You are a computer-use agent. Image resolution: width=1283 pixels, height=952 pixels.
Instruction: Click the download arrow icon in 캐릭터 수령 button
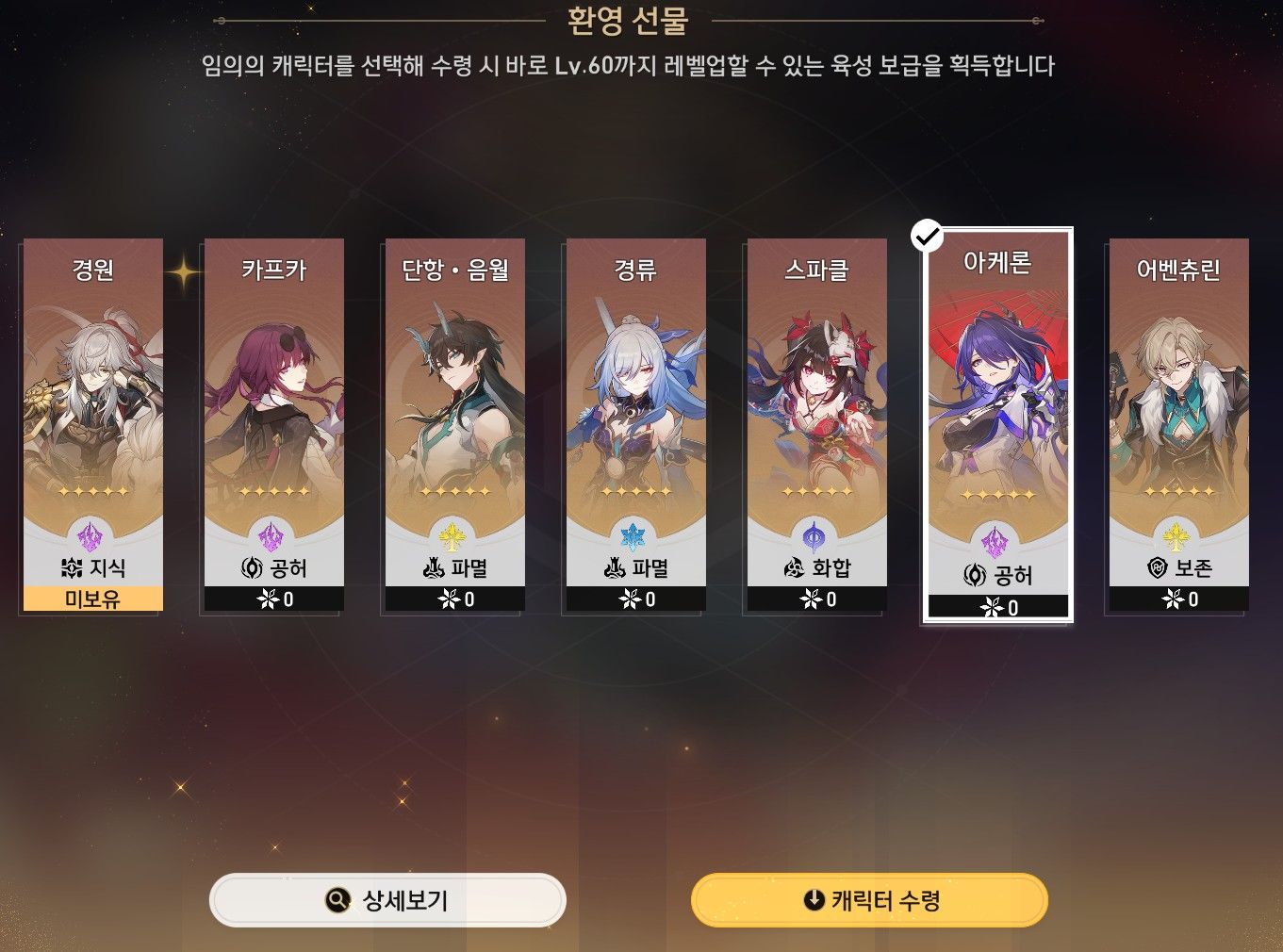click(812, 899)
